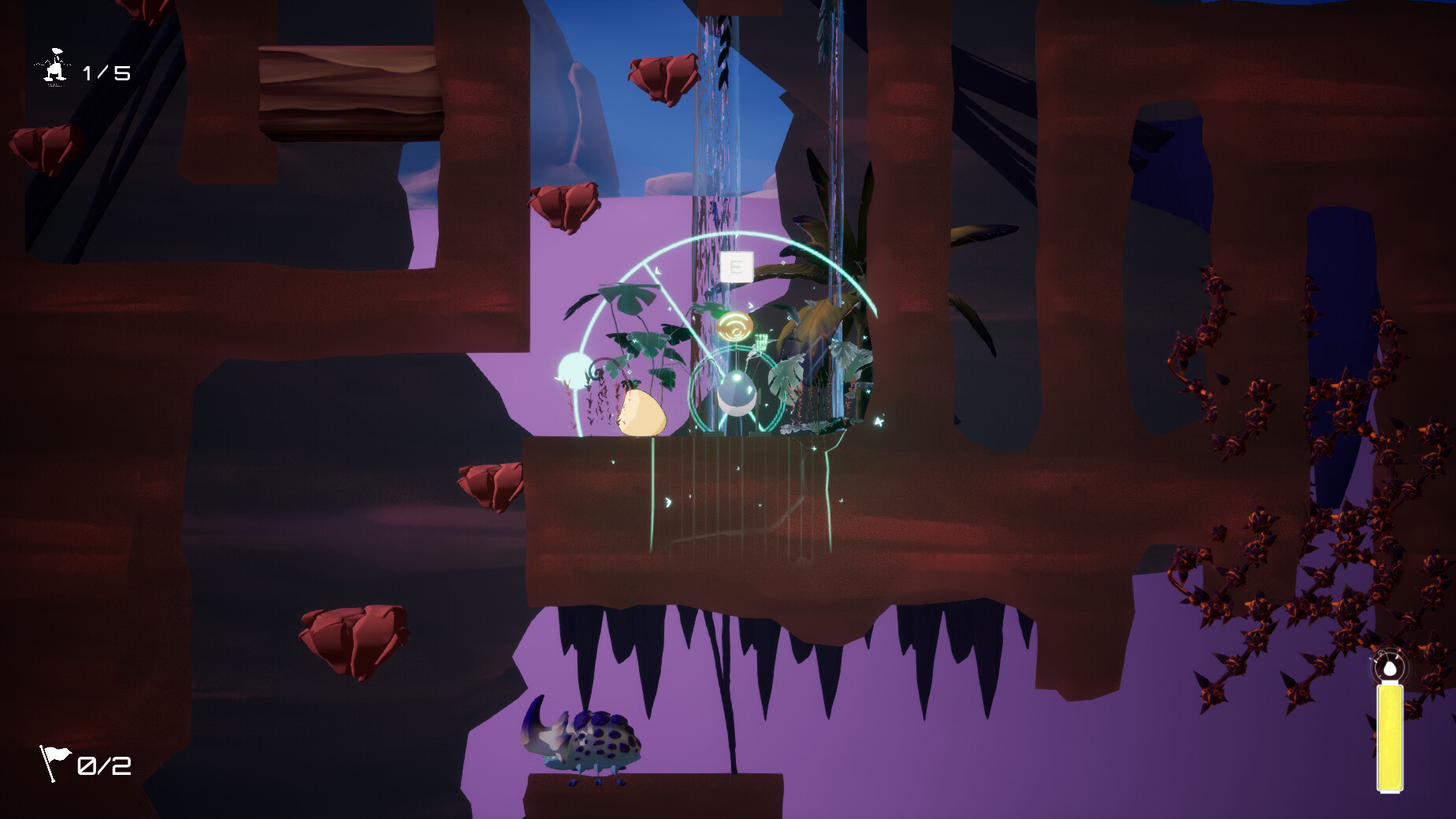Click the E interaction prompt

[x=736, y=268]
